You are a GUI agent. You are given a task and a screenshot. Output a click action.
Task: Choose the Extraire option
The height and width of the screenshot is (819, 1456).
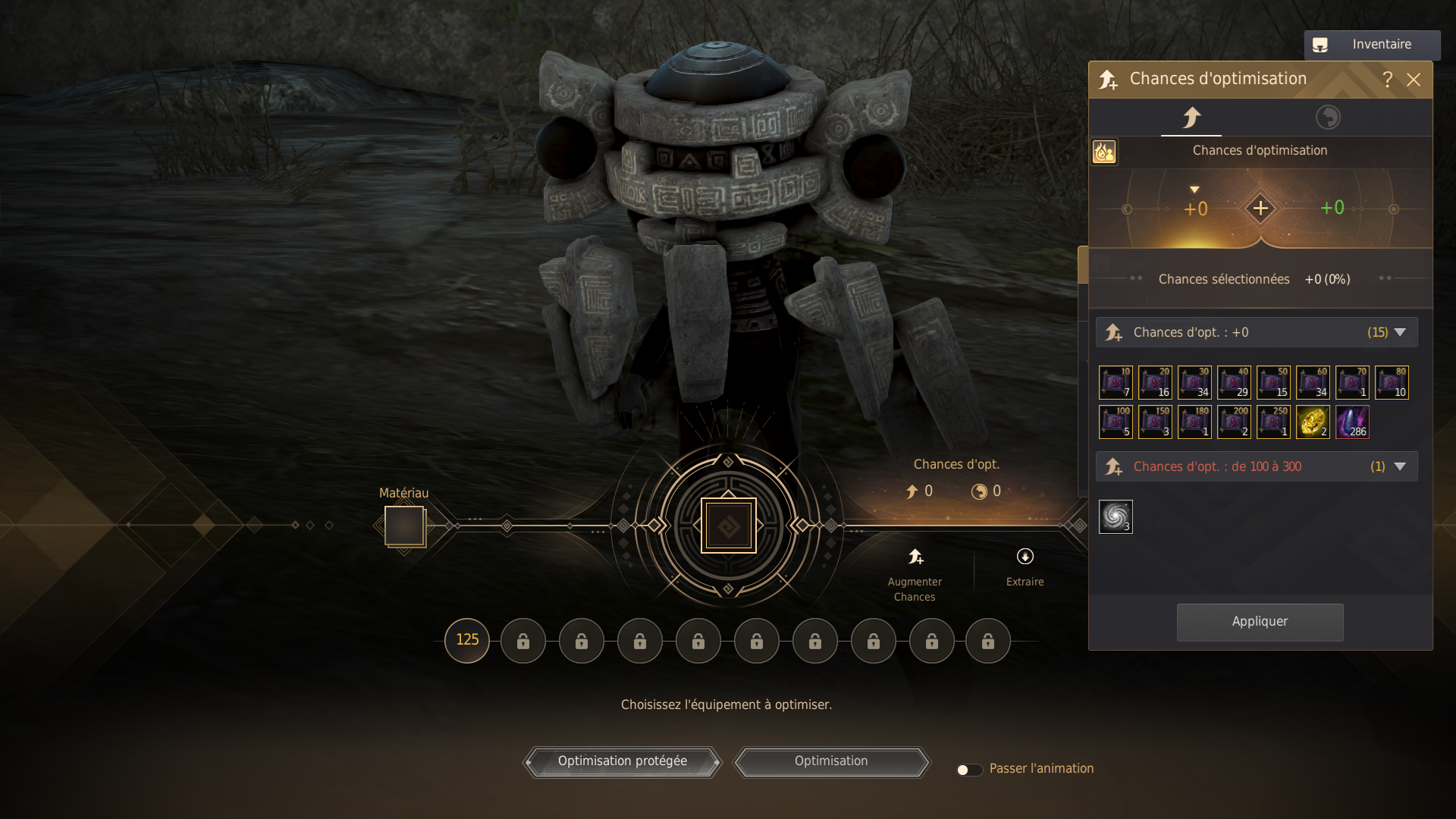[1025, 567]
